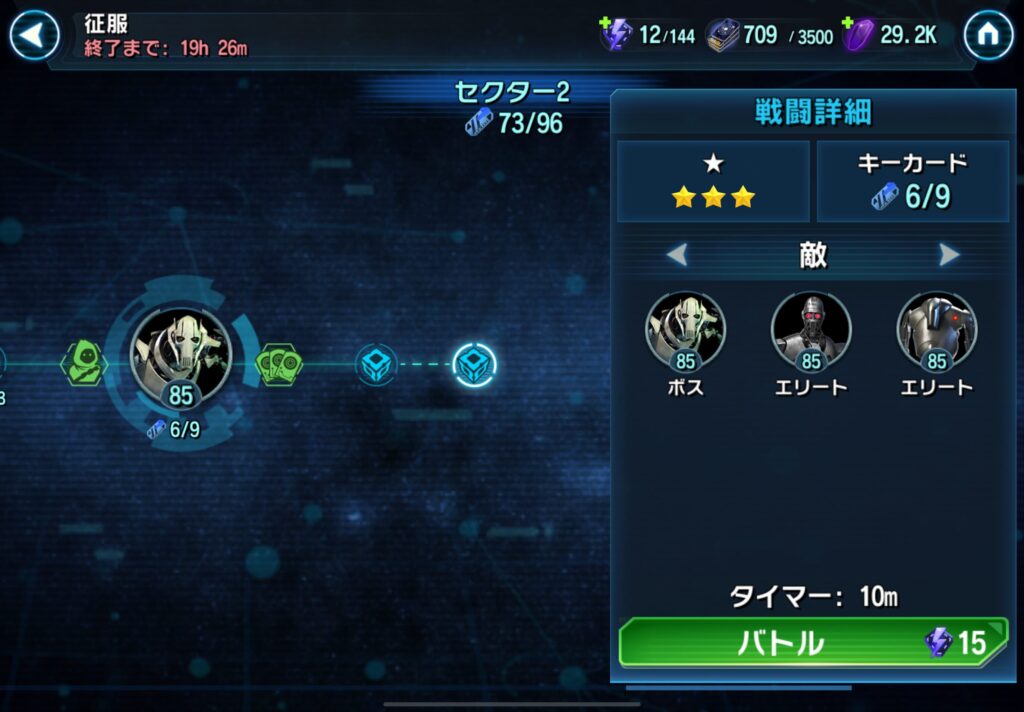
Task: Select the green data cards node
Action: [x=279, y=363]
